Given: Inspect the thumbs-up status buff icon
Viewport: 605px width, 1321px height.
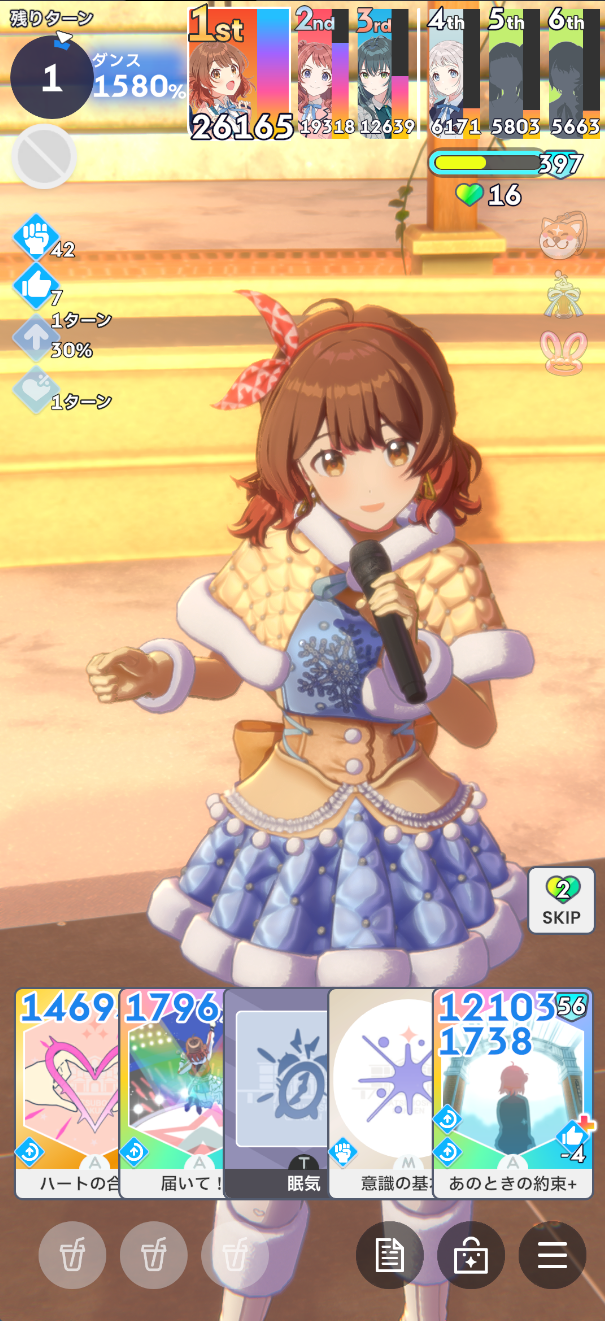Looking at the screenshot, I should pos(36,288).
